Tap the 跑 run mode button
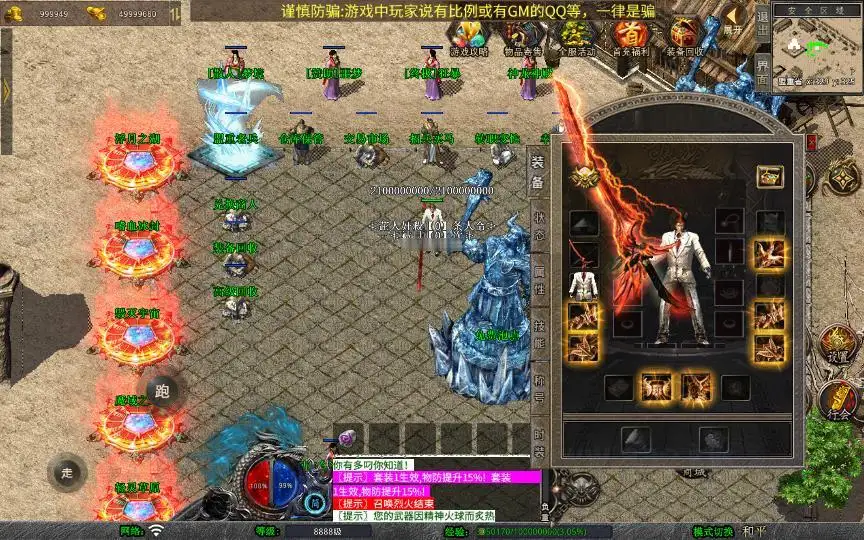 [x=163, y=391]
